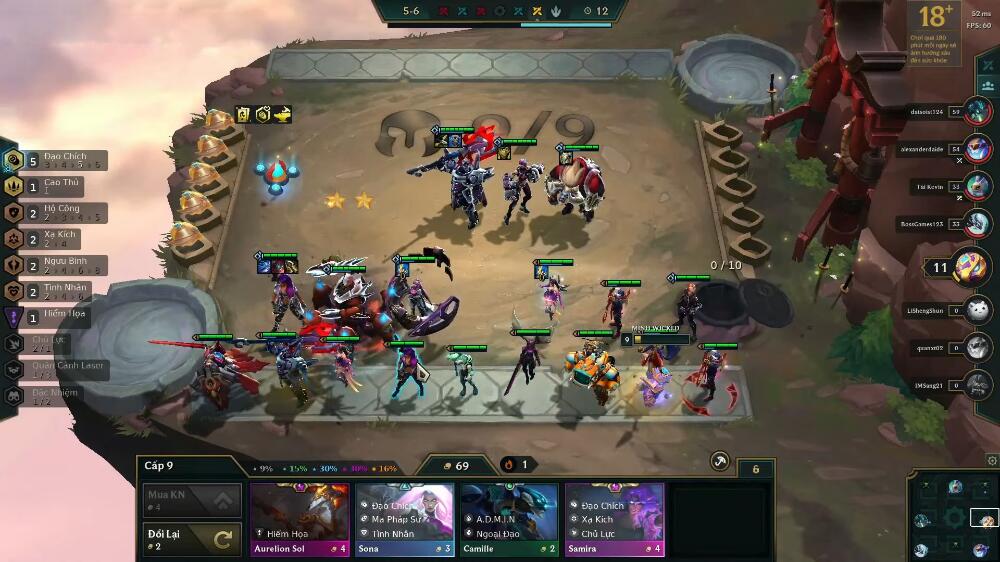Open the settings gear above the minimap
Screen dimensions: 1000x562
pyautogui.click(x=991, y=460)
